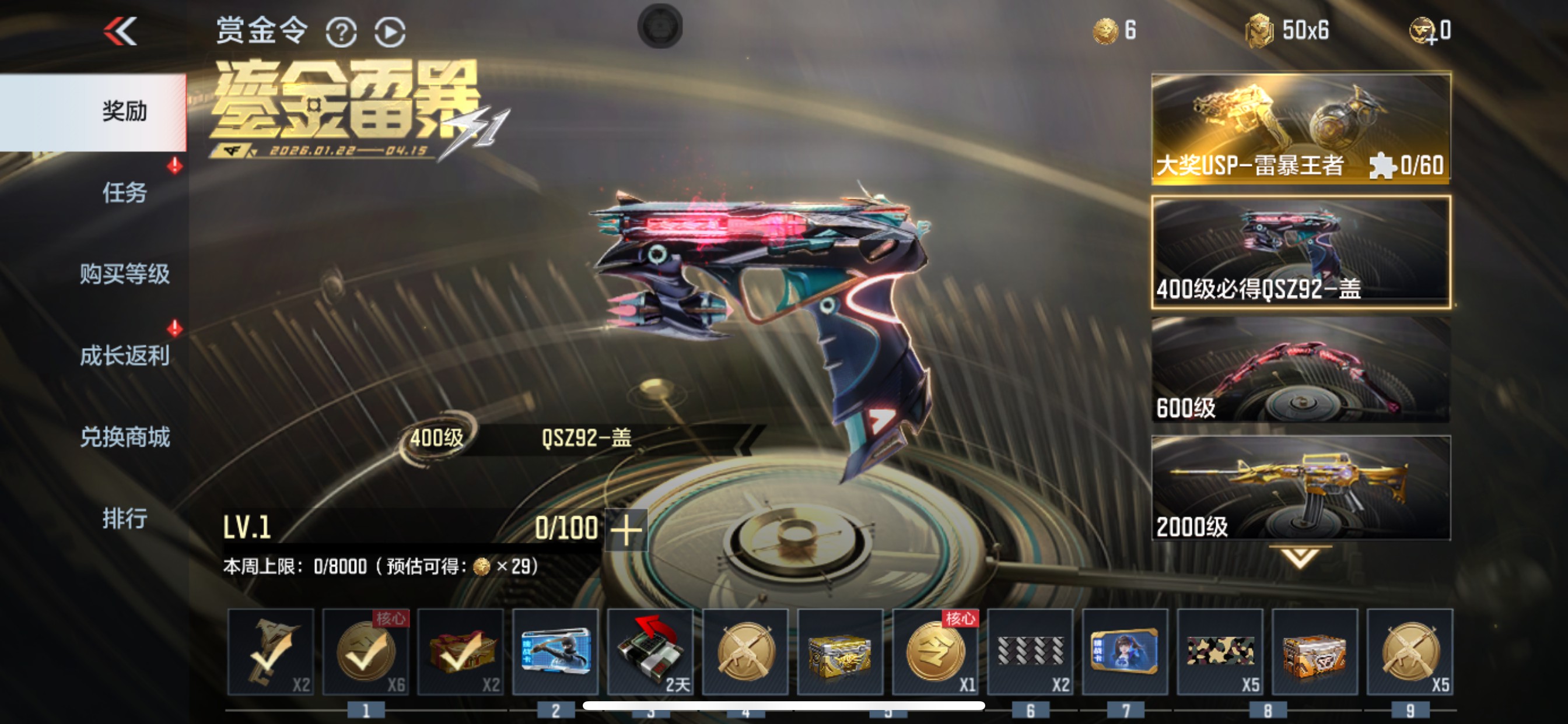Toggle the checkmark on the red gift box
Screen dimensions: 1568x724
pyautogui.click(x=461, y=652)
